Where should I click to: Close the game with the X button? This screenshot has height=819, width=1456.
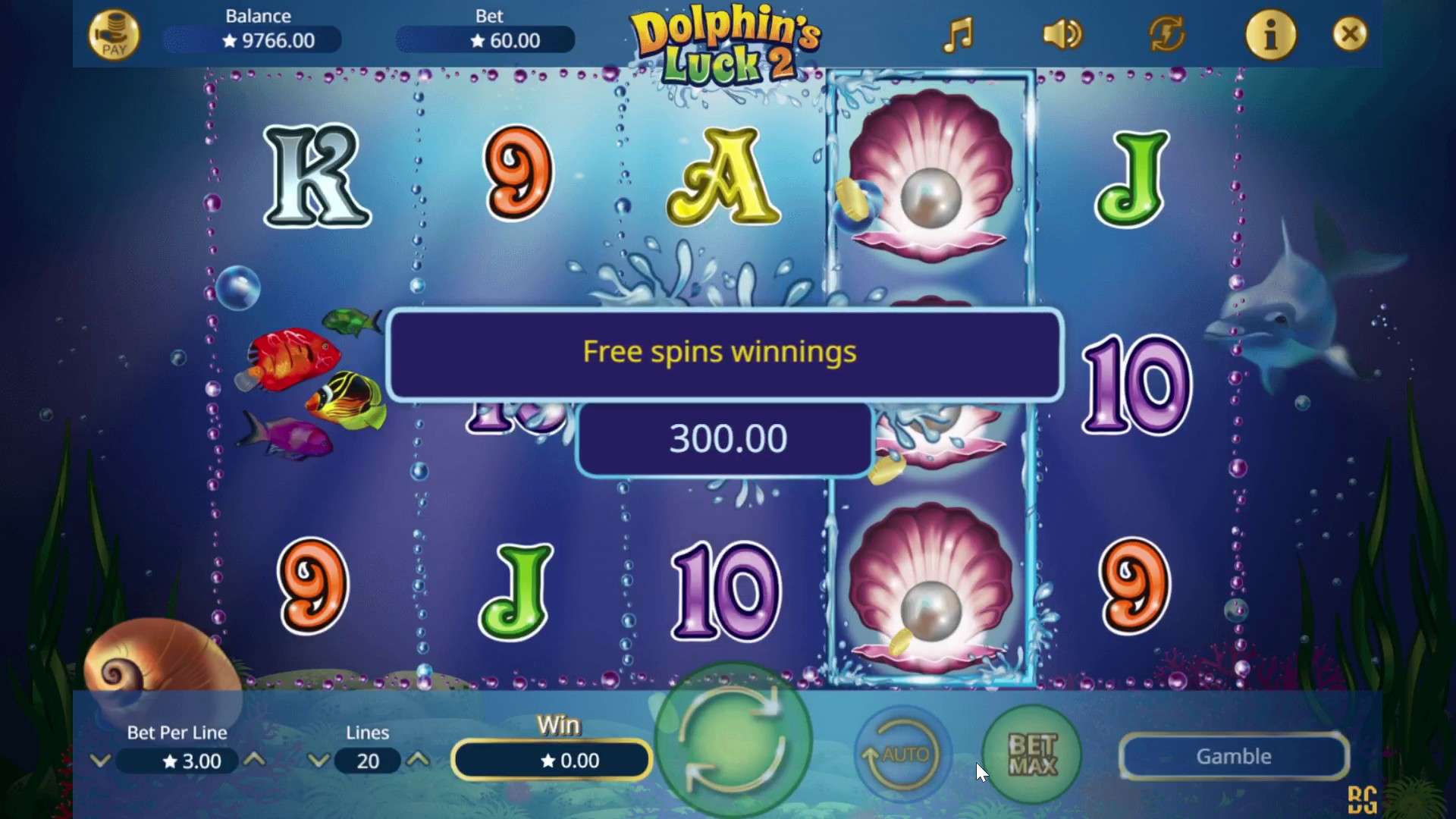[1350, 34]
